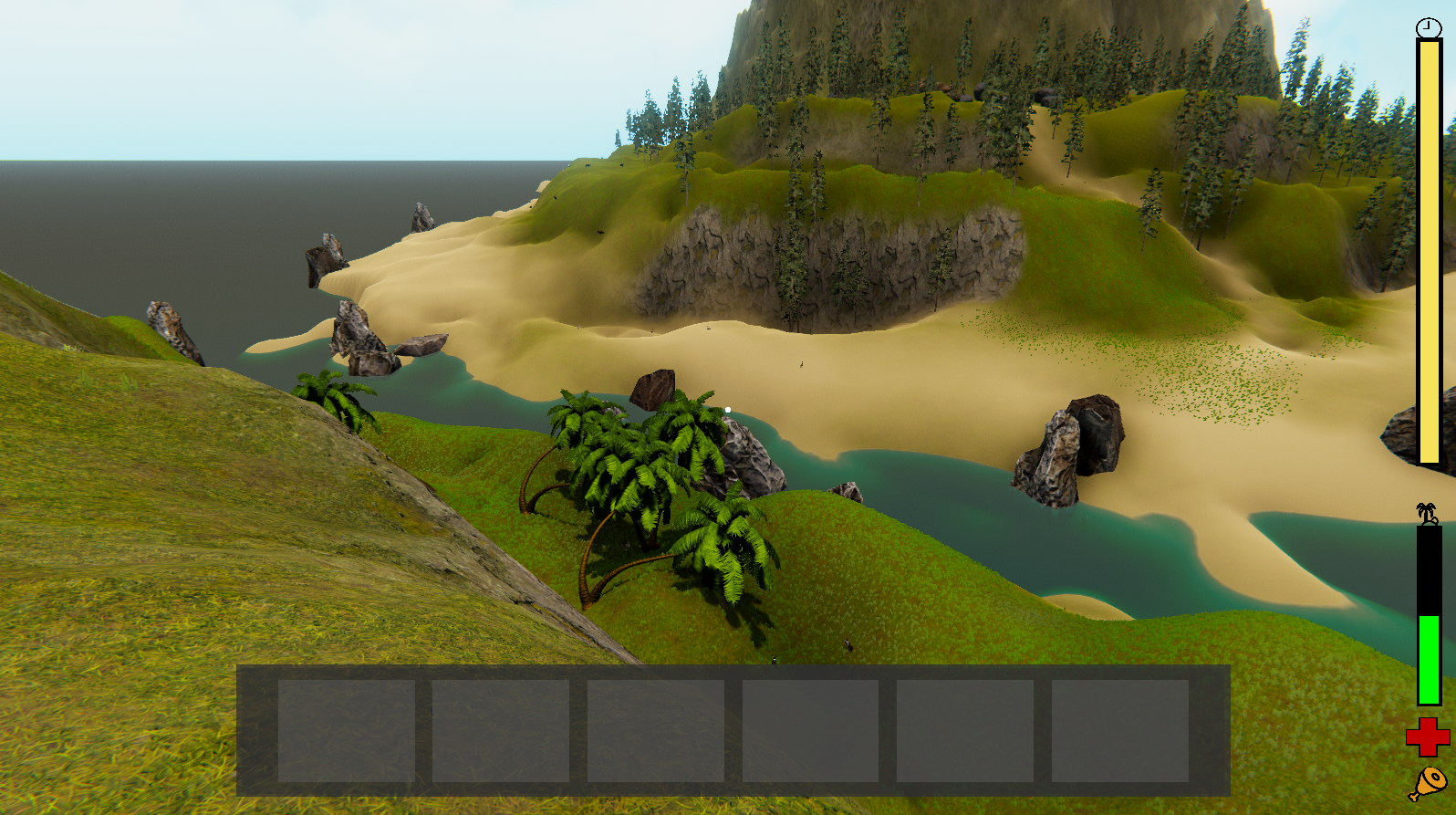
Task: Select the meat drumstick hunger icon
Action: 1428,783
